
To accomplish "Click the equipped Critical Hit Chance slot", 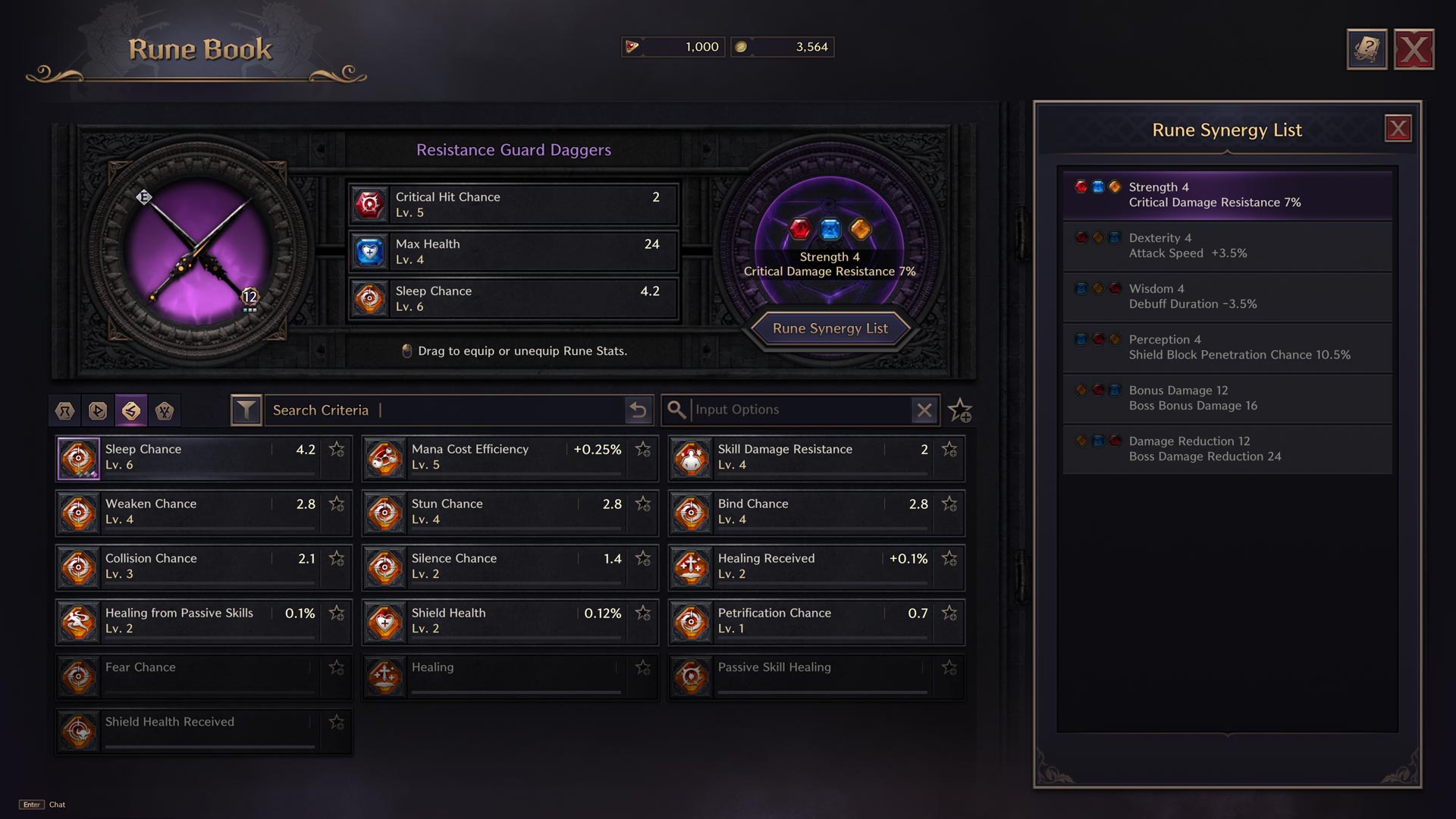I will pos(513,205).
